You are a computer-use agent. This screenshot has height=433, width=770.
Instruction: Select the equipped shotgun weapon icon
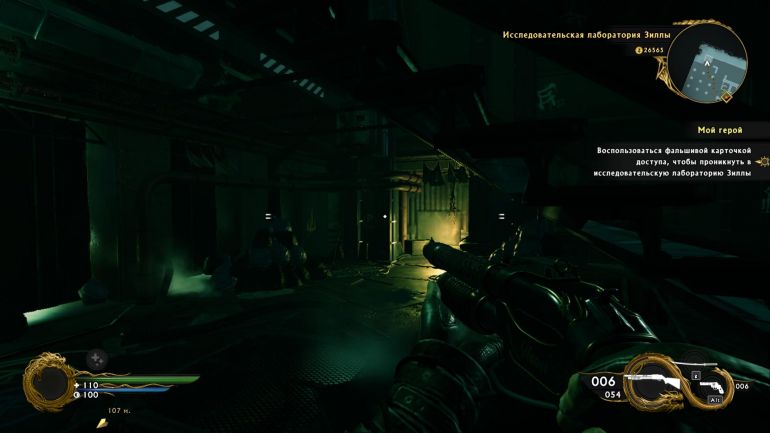point(652,381)
